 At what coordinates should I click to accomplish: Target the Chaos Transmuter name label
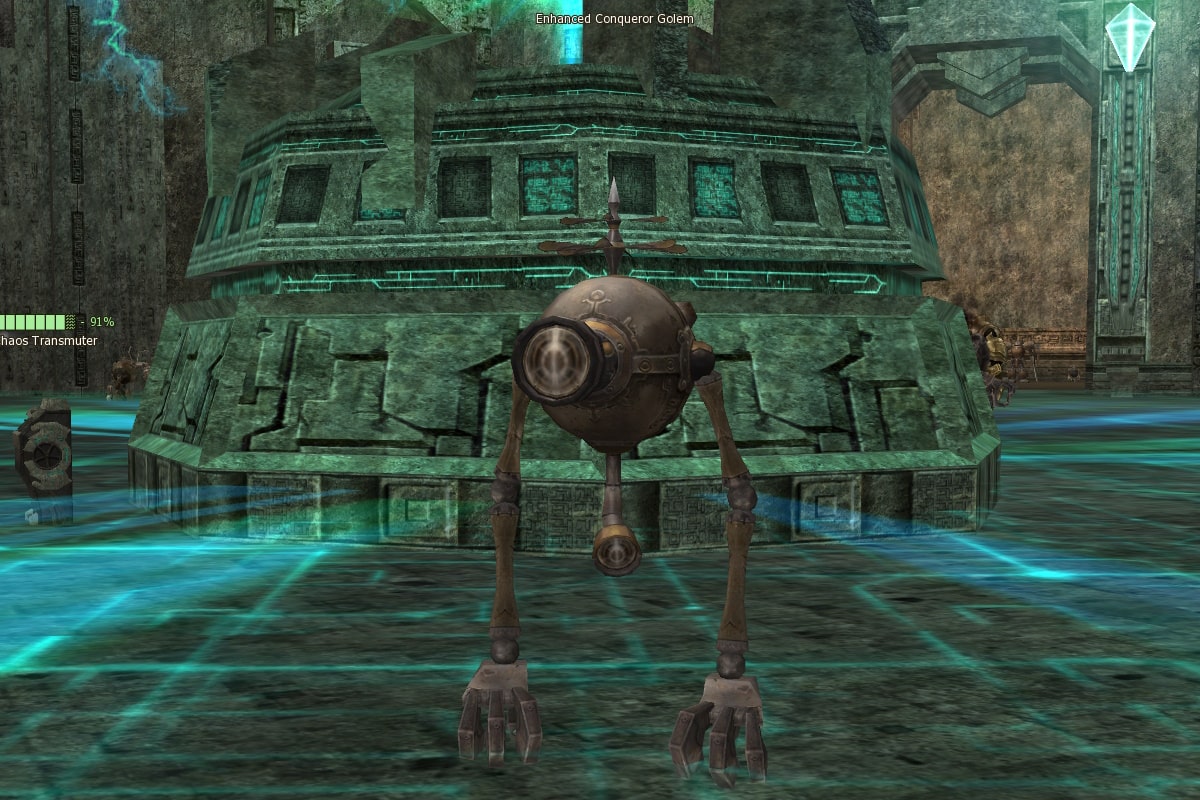tap(48, 341)
